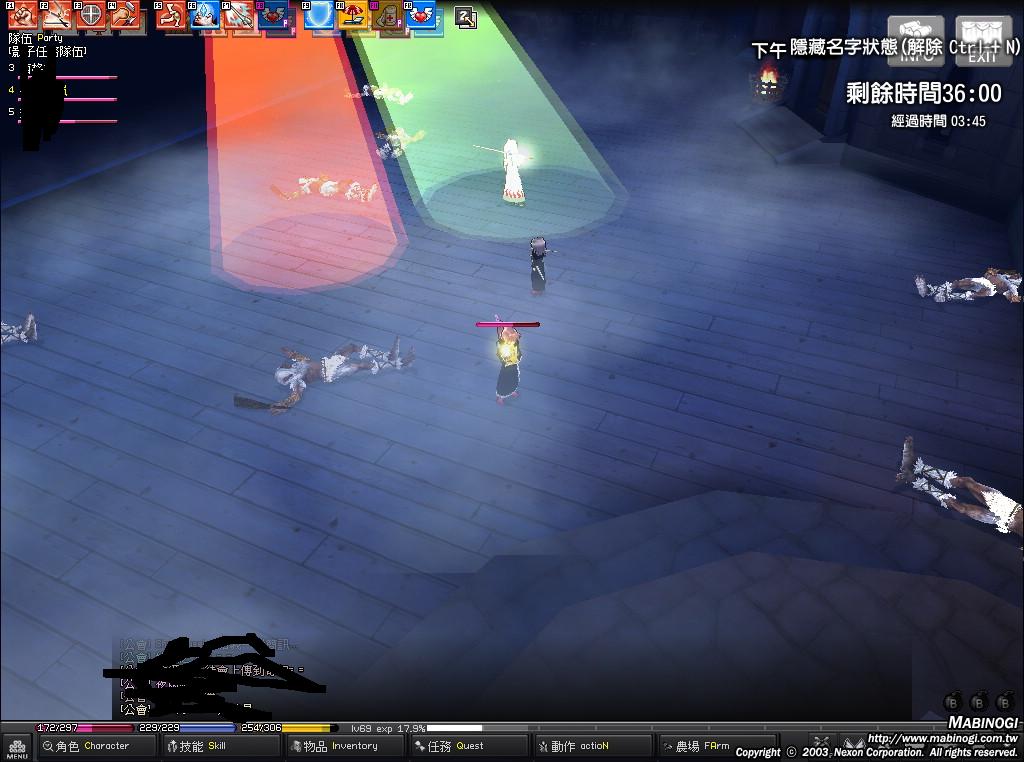Open the main Menu button

tap(17, 747)
